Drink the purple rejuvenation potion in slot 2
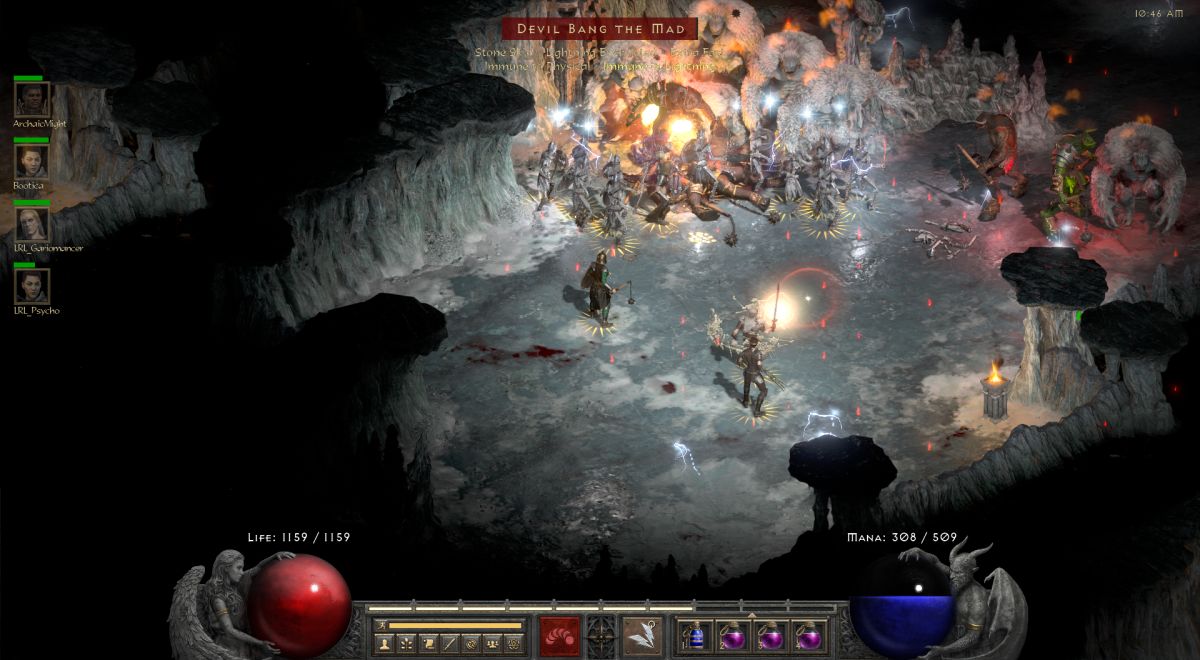This screenshot has height=660, width=1200. pos(733,636)
